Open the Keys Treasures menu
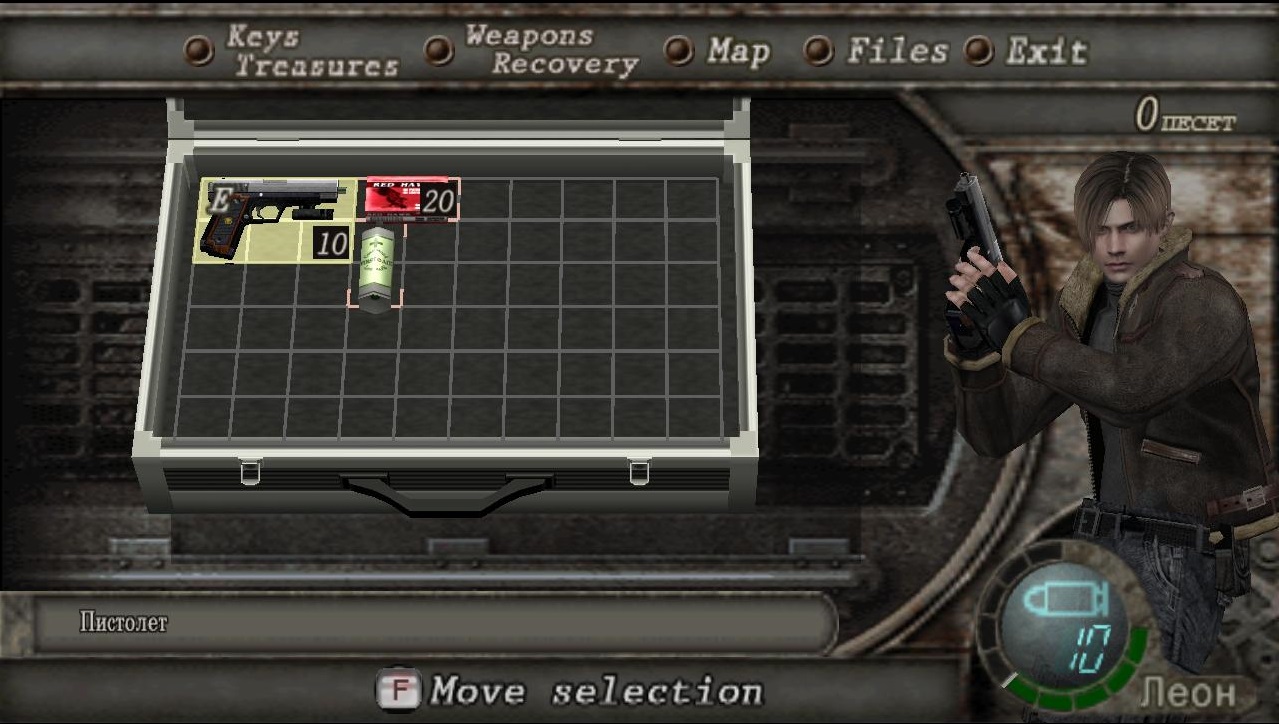The height and width of the screenshot is (724, 1279). pos(311,52)
